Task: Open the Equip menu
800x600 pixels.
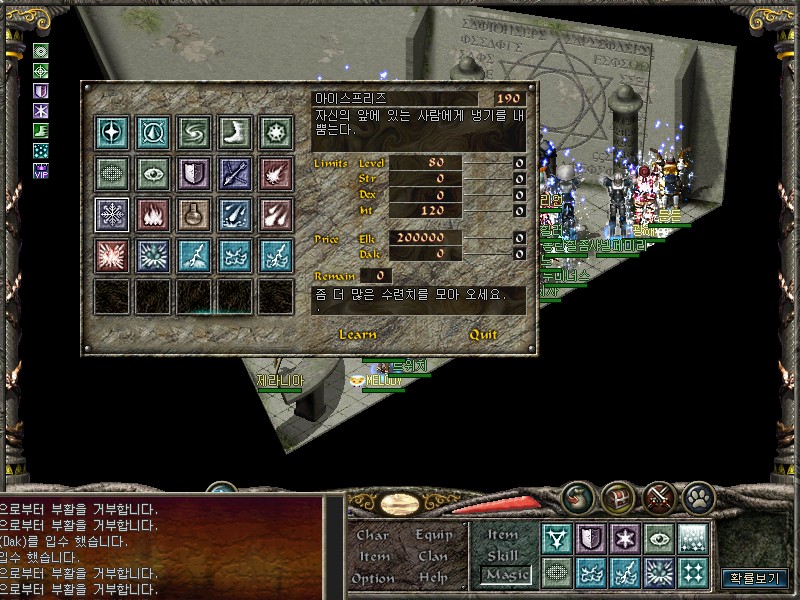Action: pos(433,535)
